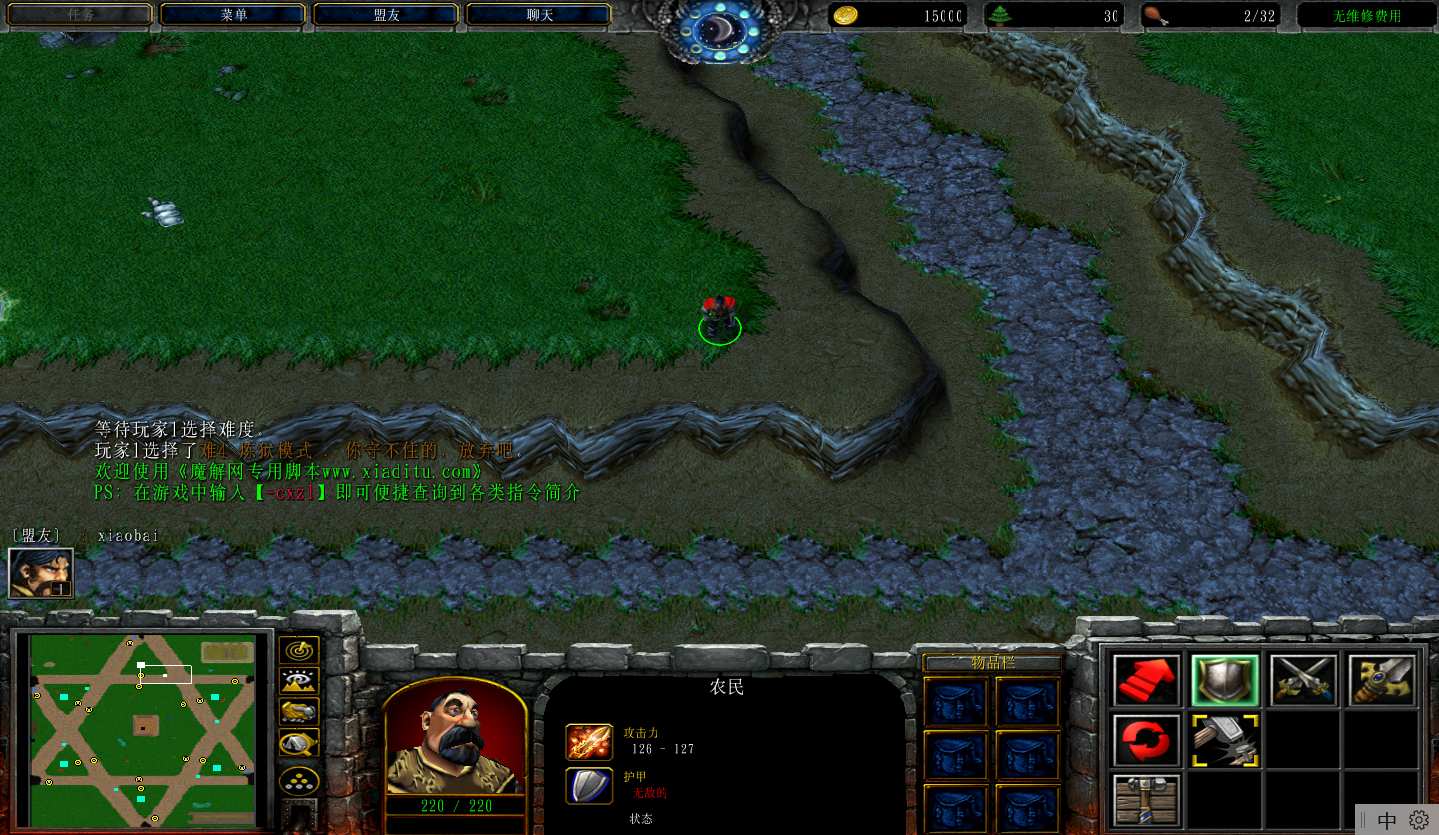Toggle the minimap ally color mode button

(x=298, y=712)
